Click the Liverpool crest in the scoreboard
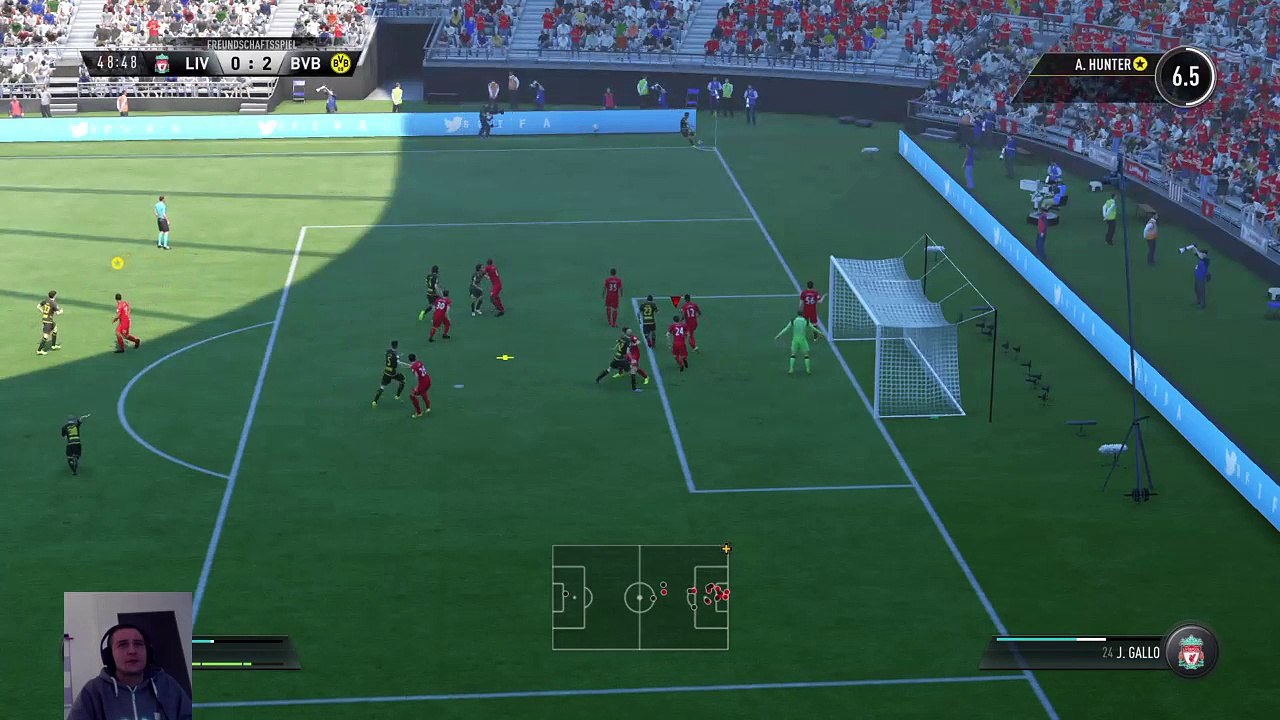This screenshot has height=720, width=1280. (162, 64)
